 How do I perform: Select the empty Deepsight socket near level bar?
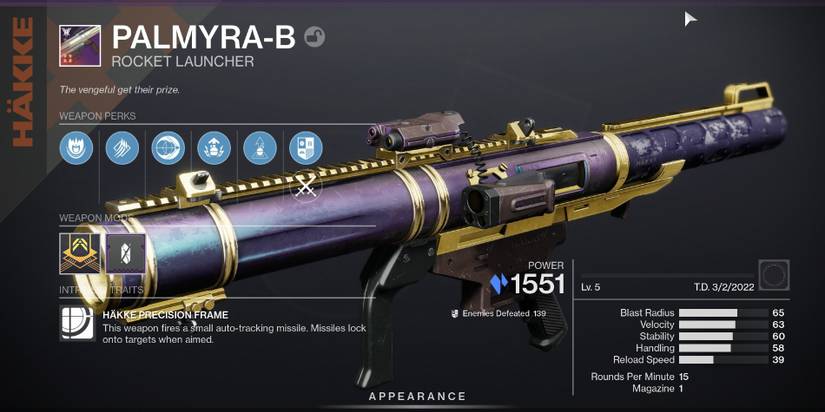click(774, 275)
